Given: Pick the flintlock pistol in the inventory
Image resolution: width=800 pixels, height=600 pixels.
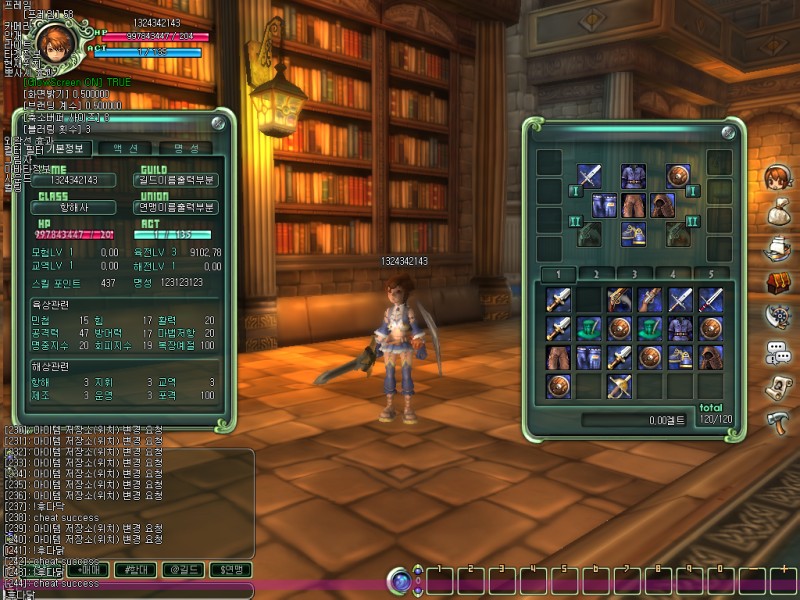Looking at the screenshot, I should [x=620, y=299].
